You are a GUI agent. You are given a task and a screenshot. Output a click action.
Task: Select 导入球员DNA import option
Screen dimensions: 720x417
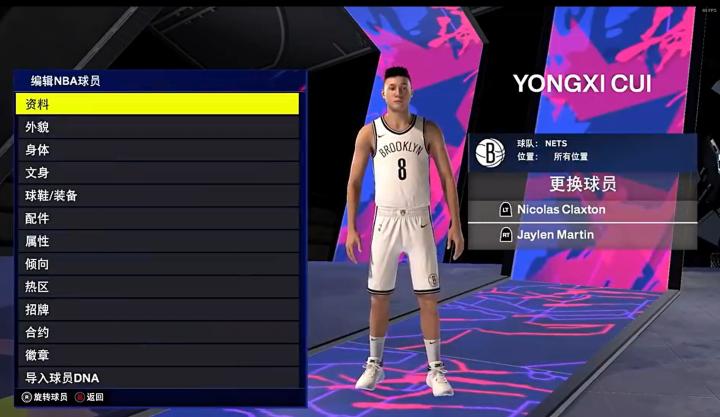(x=157, y=378)
